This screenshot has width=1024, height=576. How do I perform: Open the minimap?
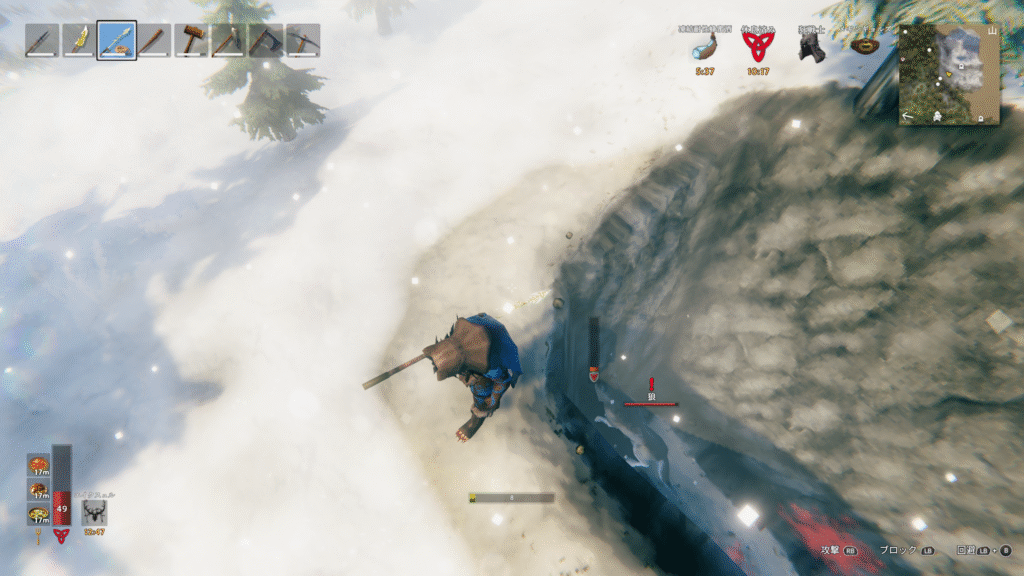coord(949,75)
